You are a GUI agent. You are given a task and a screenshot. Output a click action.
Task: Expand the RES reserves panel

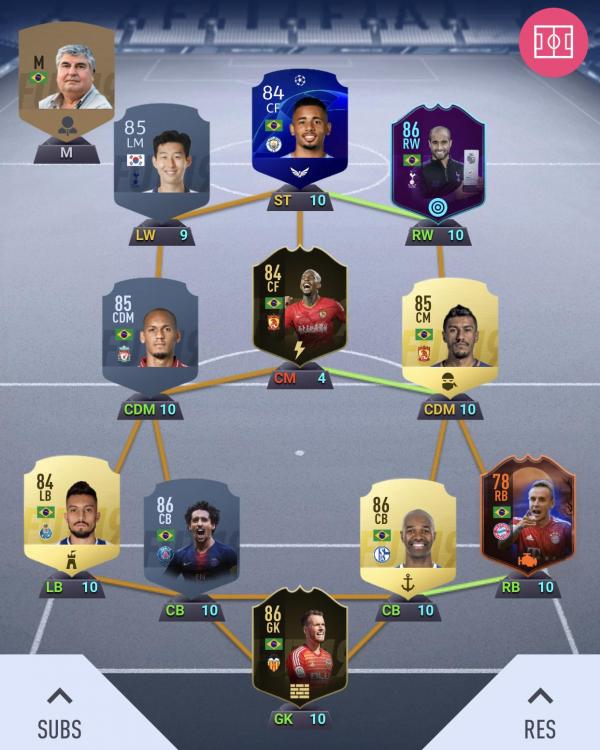coord(540,711)
